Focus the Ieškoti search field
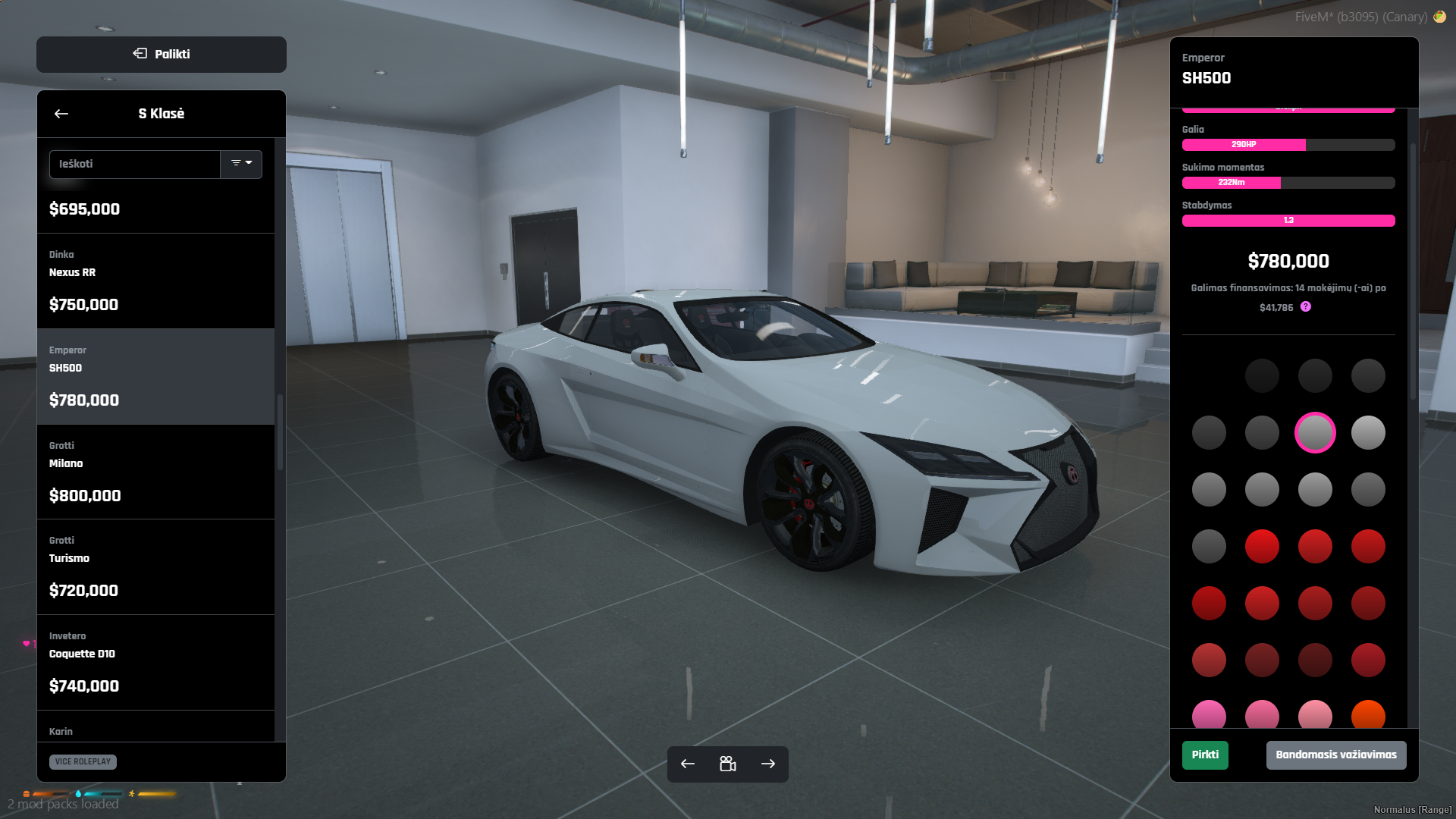This screenshot has width=1456, height=819. pyautogui.click(x=135, y=165)
